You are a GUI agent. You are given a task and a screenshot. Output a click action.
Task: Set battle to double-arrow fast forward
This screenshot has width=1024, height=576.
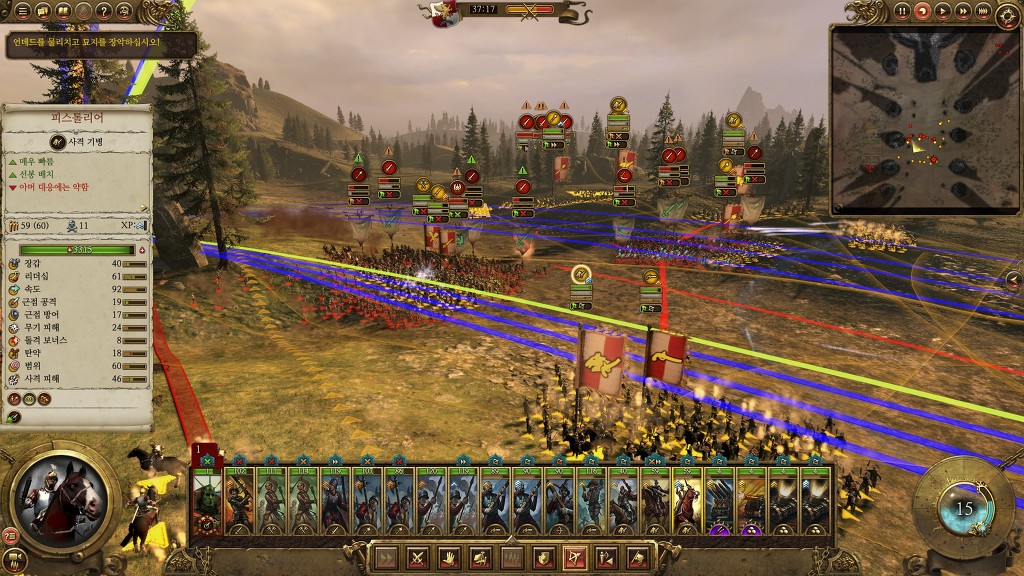[x=963, y=11]
